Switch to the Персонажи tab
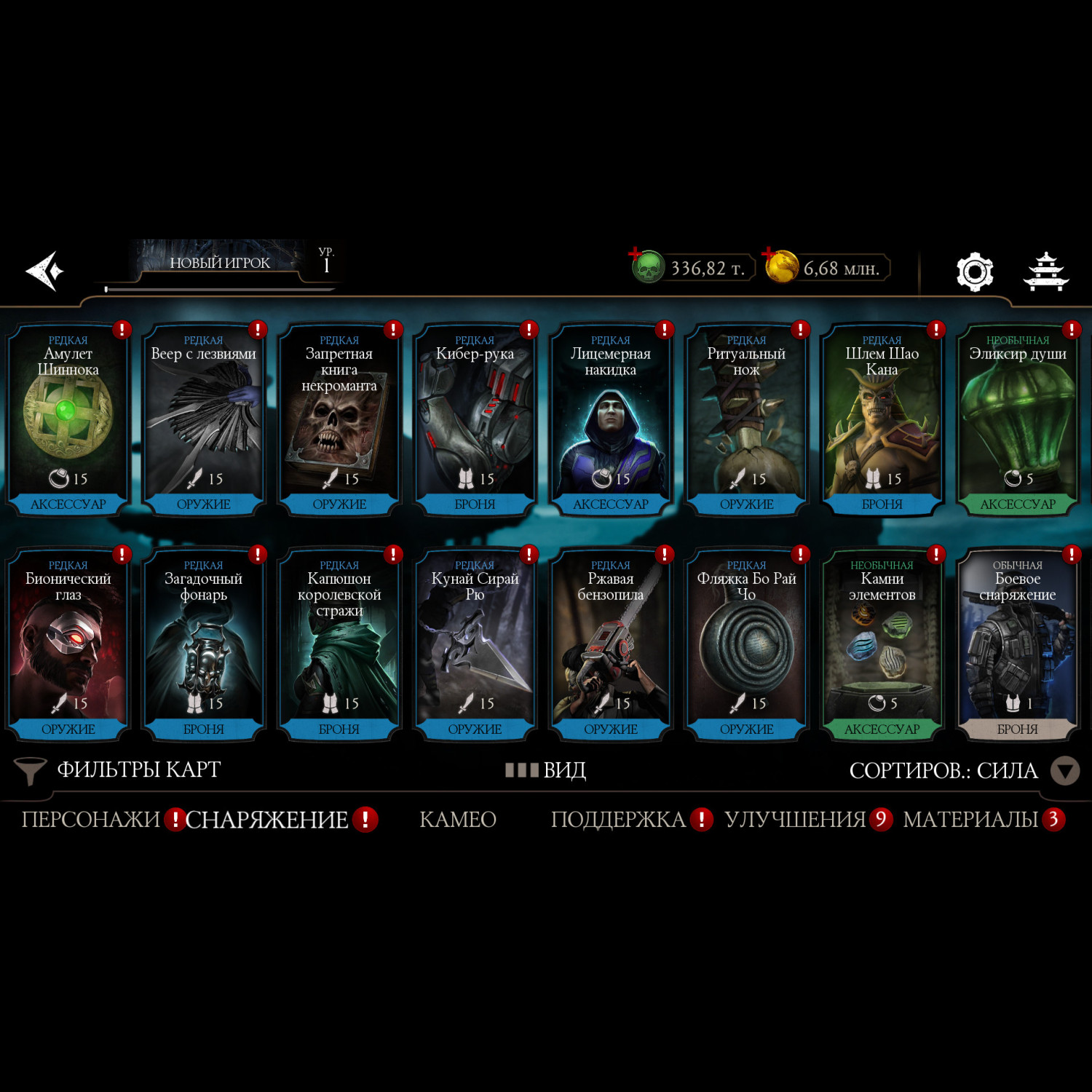The image size is (1092, 1092). pyautogui.click(x=90, y=820)
